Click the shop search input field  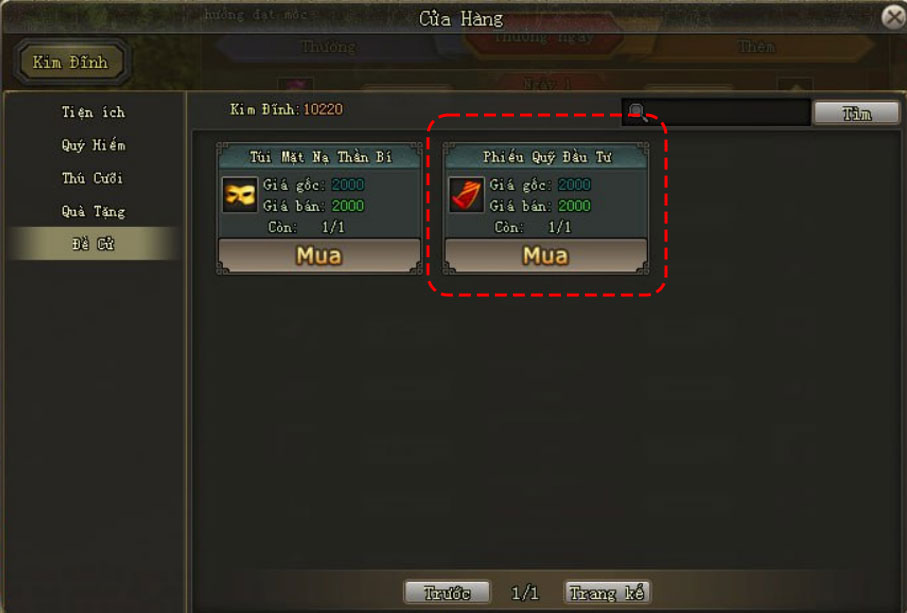point(725,113)
